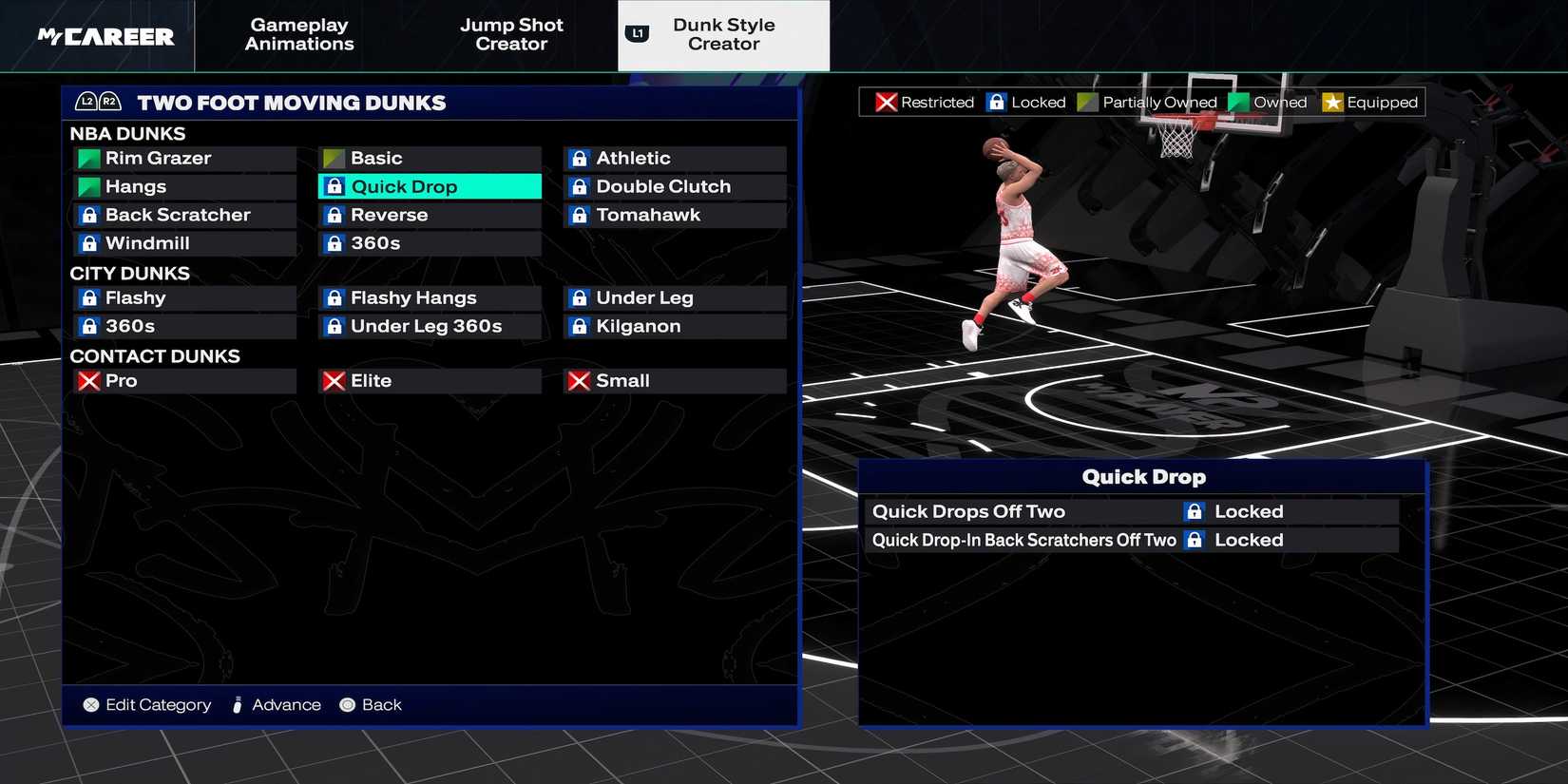Expand the NBA Dunks category
This screenshot has height=784, width=1568.
point(128,133)
